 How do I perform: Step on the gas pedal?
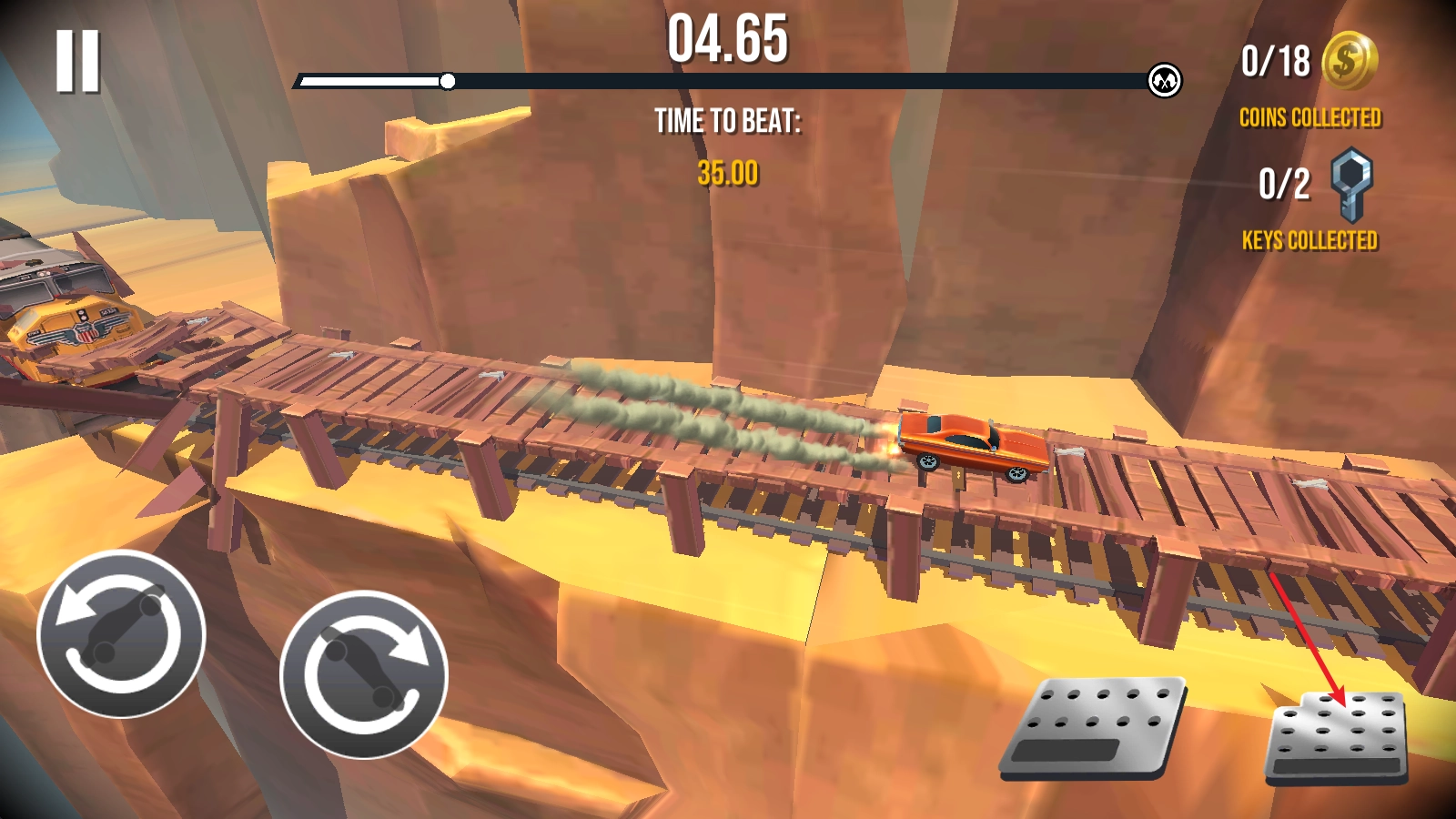(x=1337, y=737)
